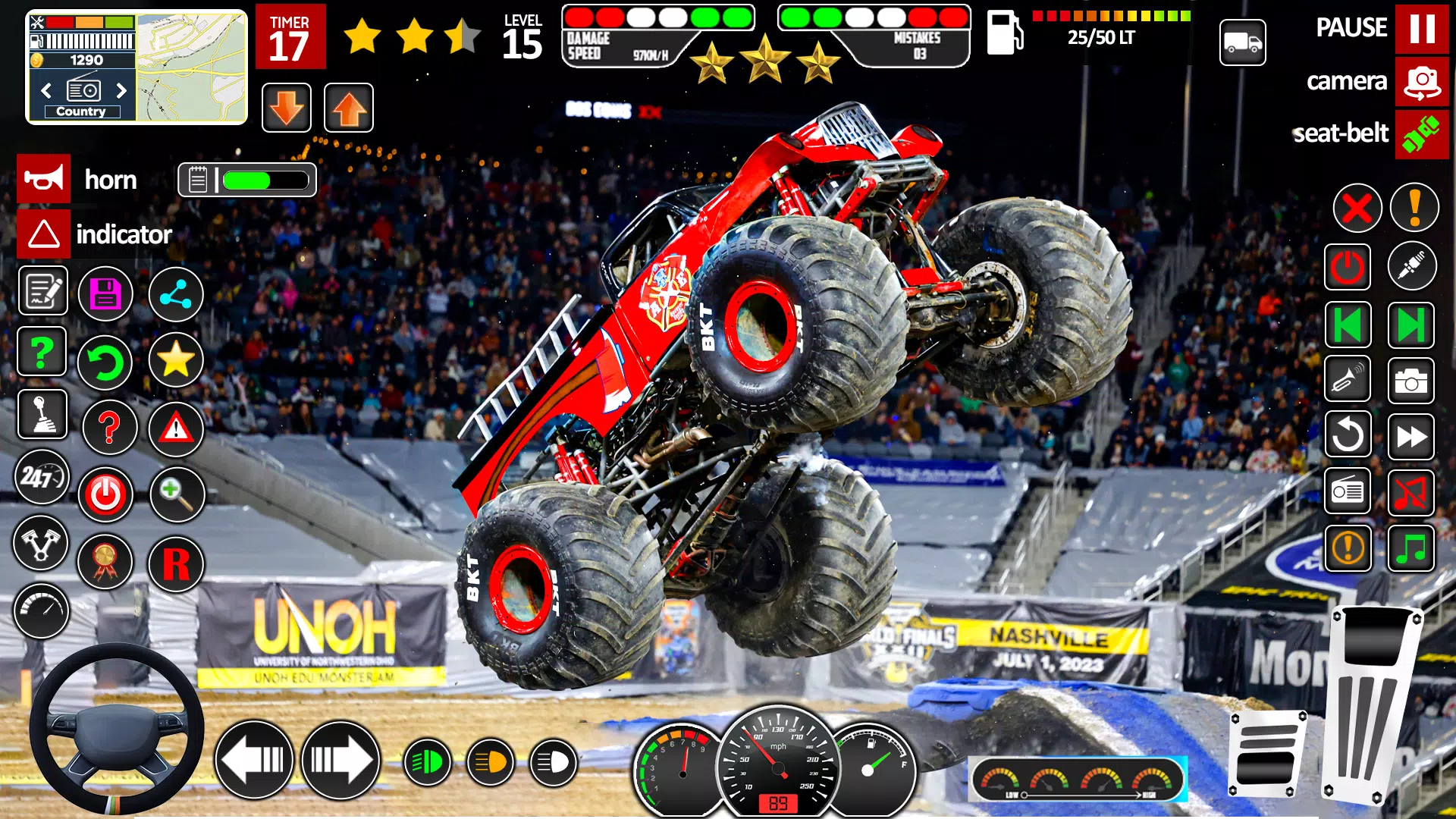Viewport: 1456px width, 819px height.
Task: Click the red power button icon
Action: coord(106,494)
